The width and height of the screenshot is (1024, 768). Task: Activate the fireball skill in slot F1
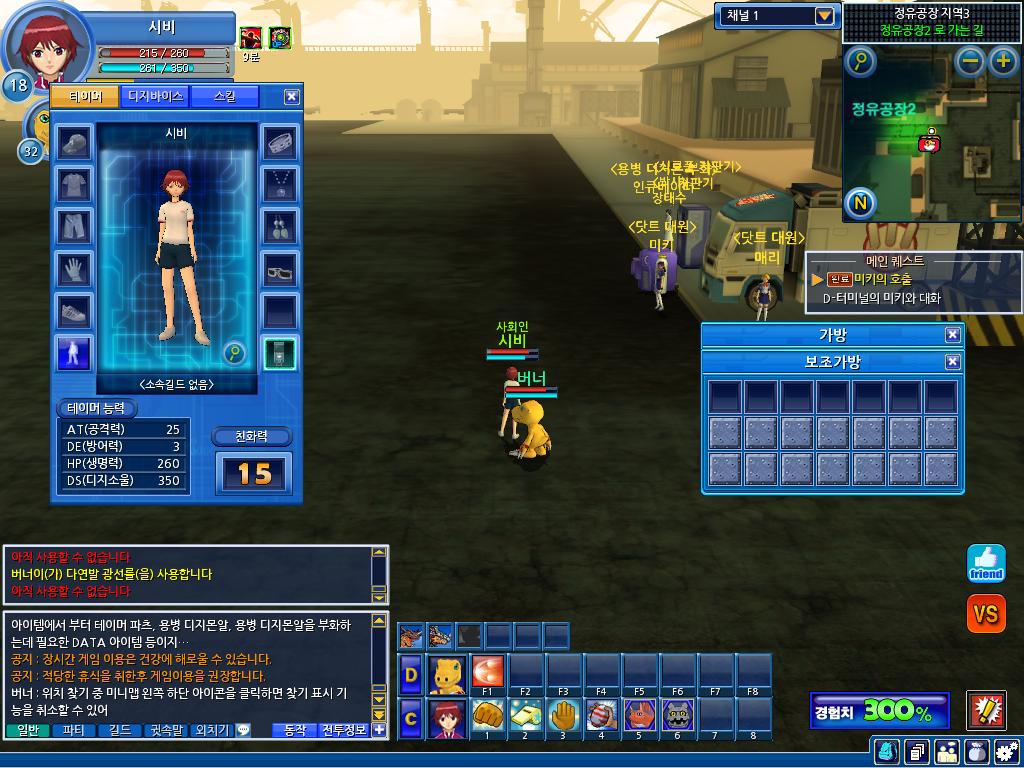click(x=487, y=671)
